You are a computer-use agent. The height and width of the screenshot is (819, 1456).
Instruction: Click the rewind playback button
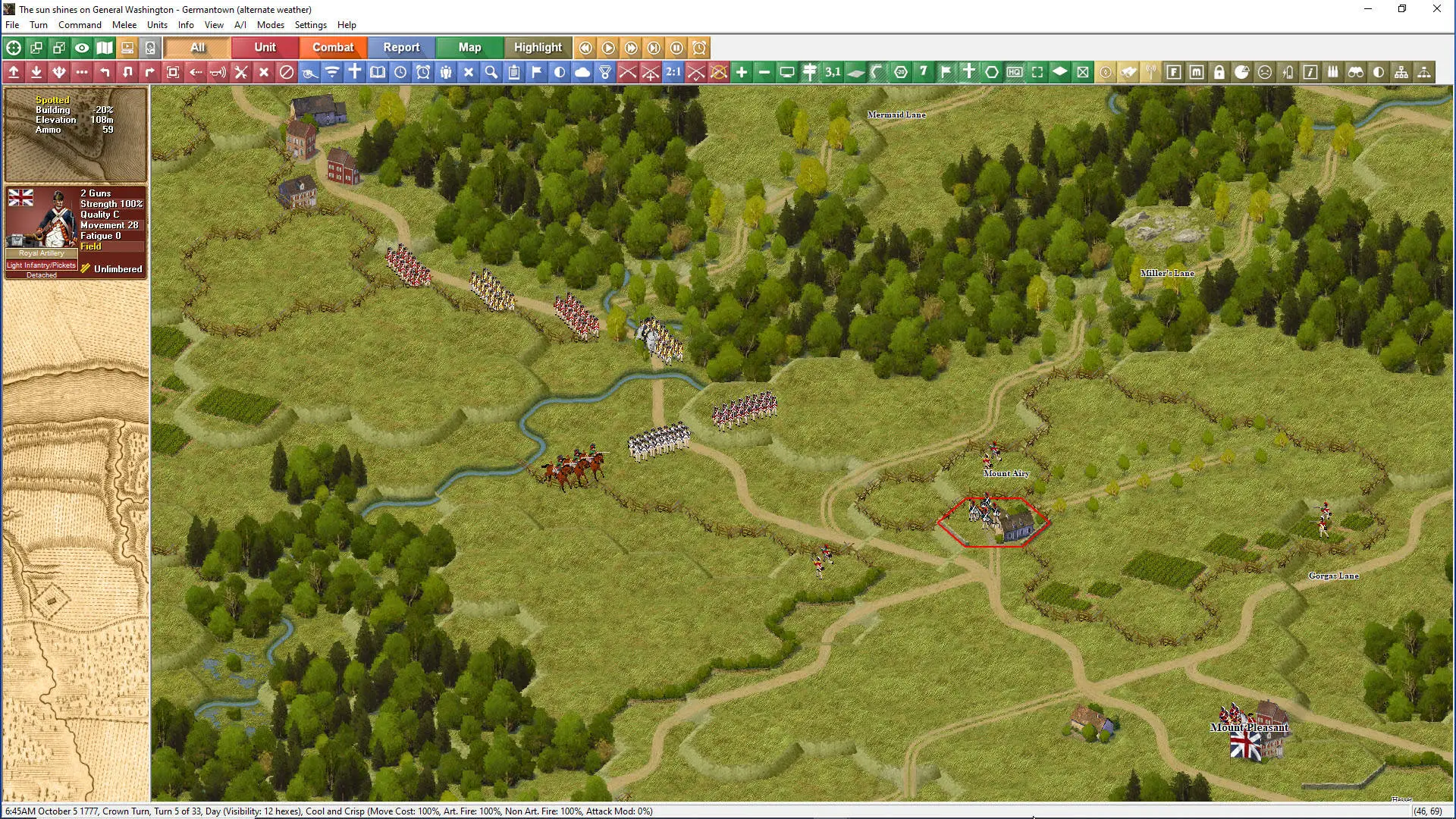tap(585, 48)
